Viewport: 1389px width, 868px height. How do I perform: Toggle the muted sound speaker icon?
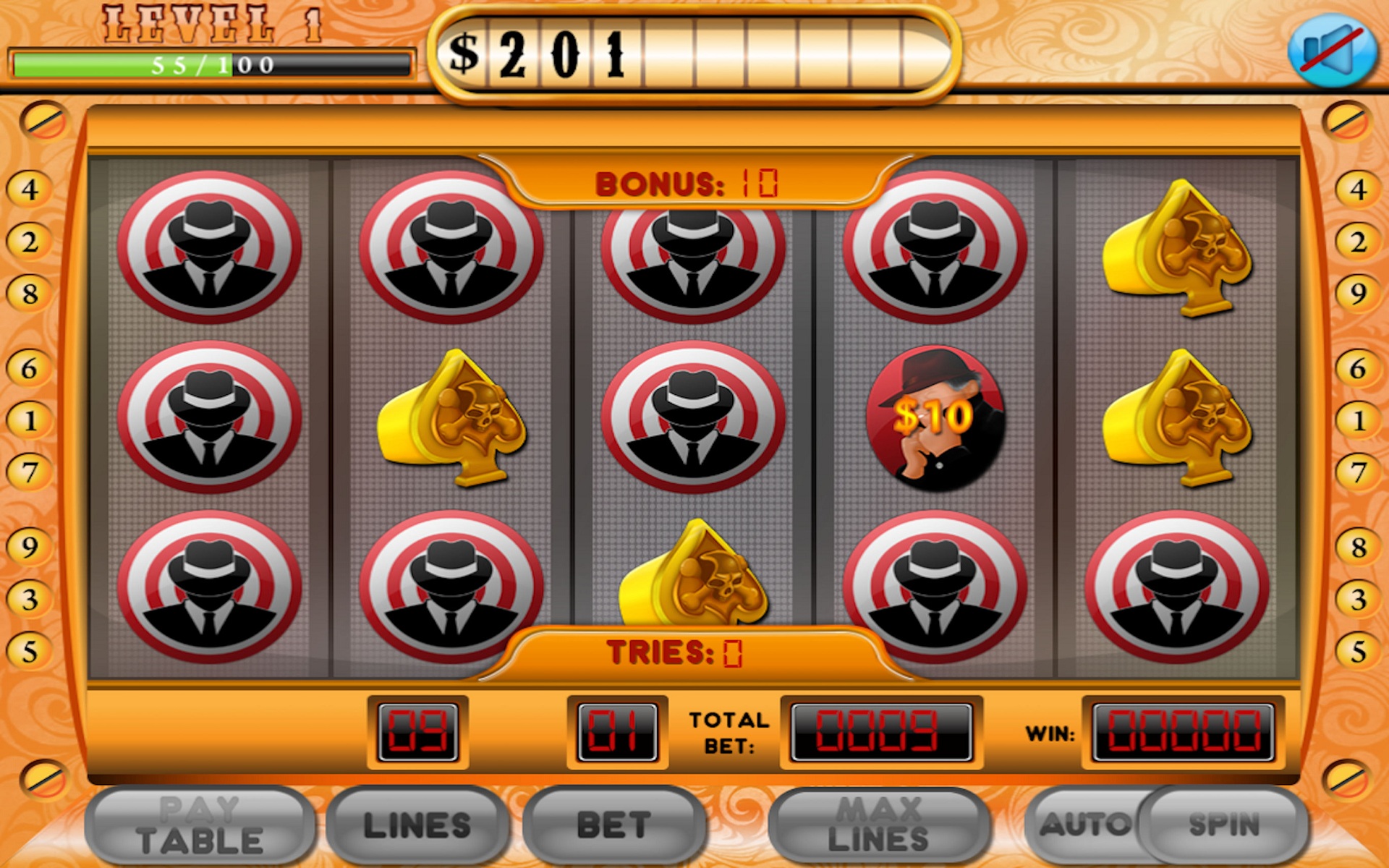tap(1332, 52)
